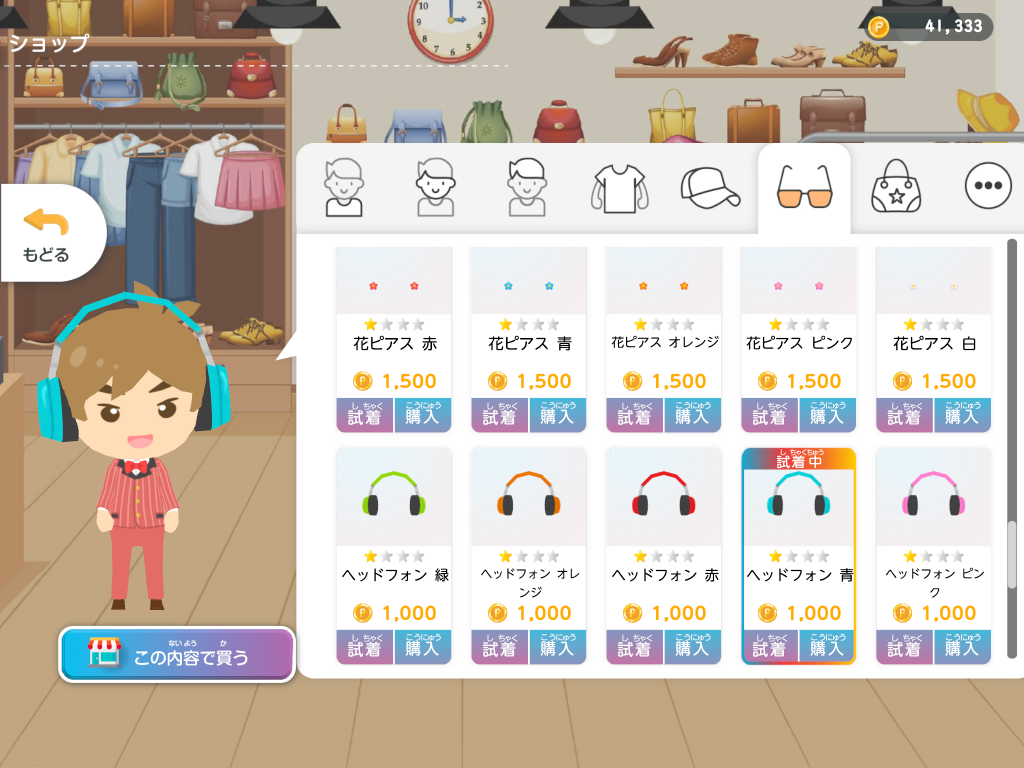Try on the orange flower earrings
1024x768 pixels.
(635, 415)
